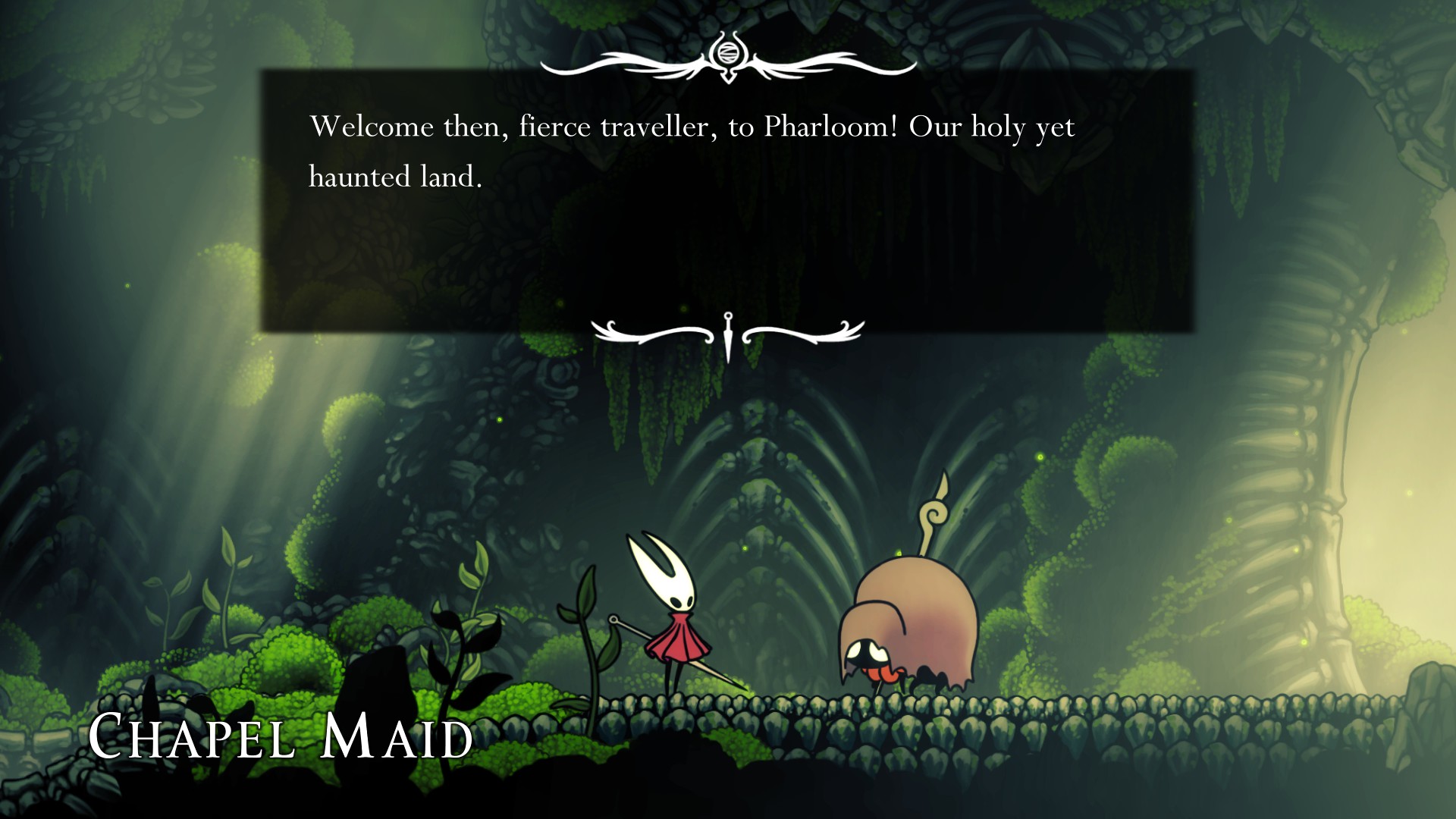Click the spool emblem above the dialogue box
The image size is (1456, 819).
(730, 53)
